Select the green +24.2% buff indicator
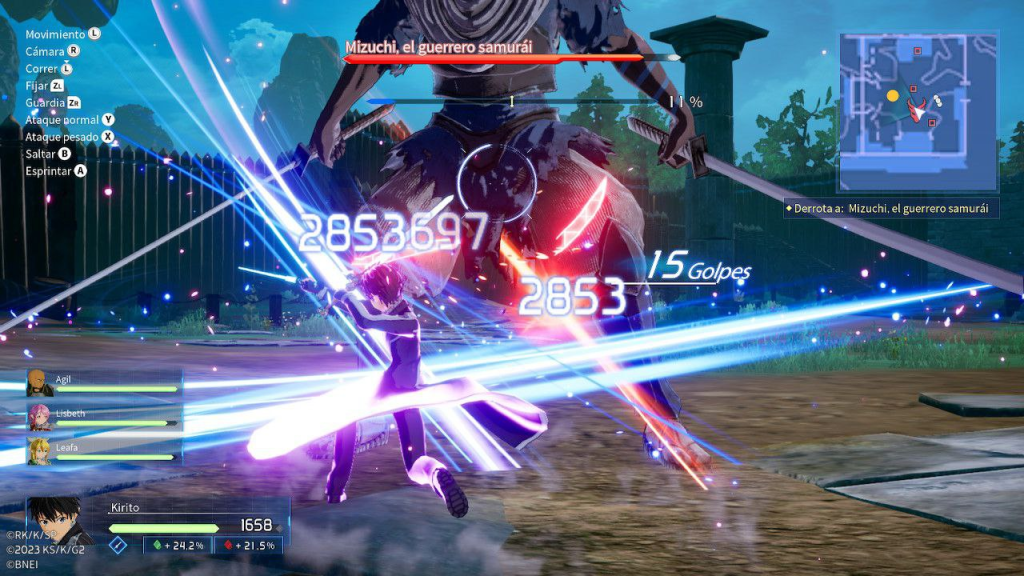Viewport: 1024px width, 576px height. [x=179, y=545]
